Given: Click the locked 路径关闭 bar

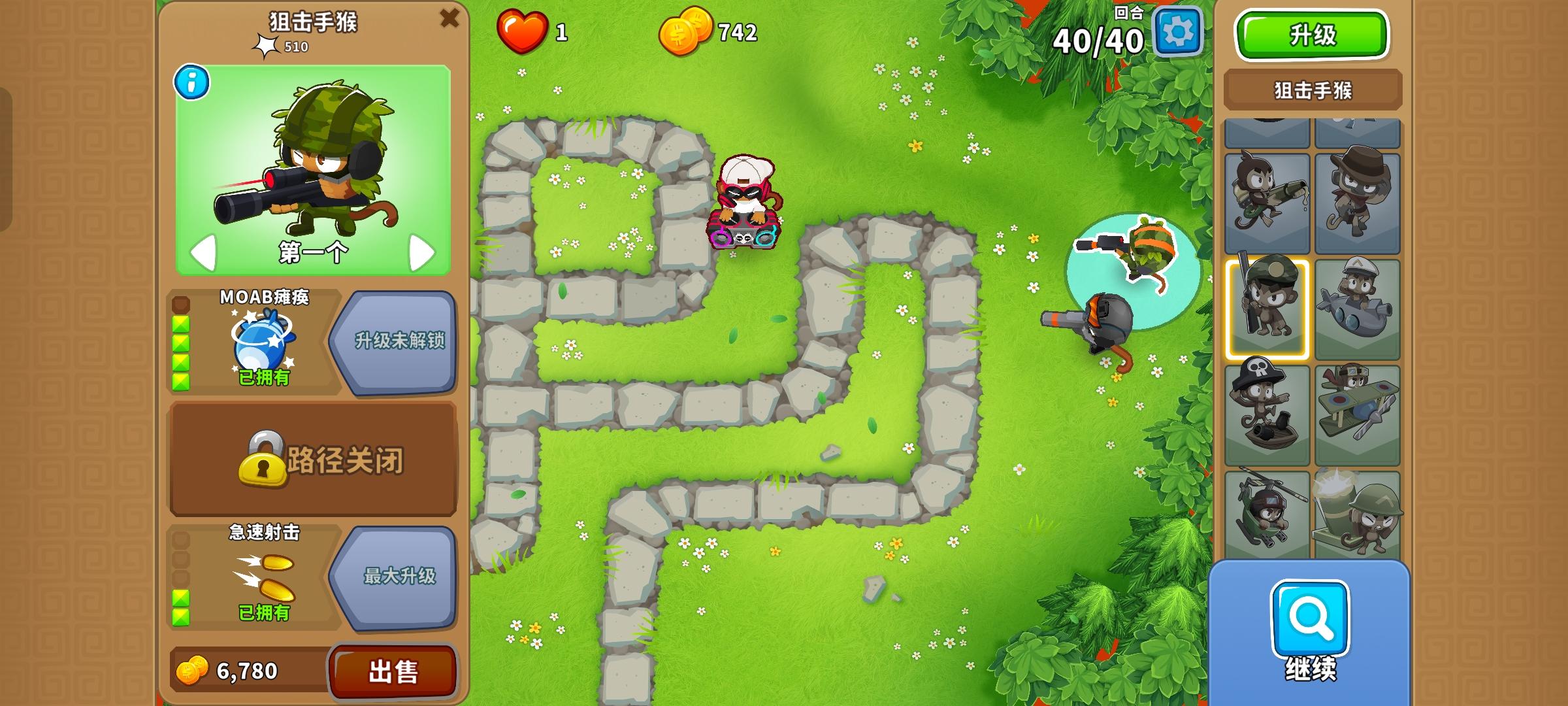Looking at the screenshot, I should coord(314,458).
